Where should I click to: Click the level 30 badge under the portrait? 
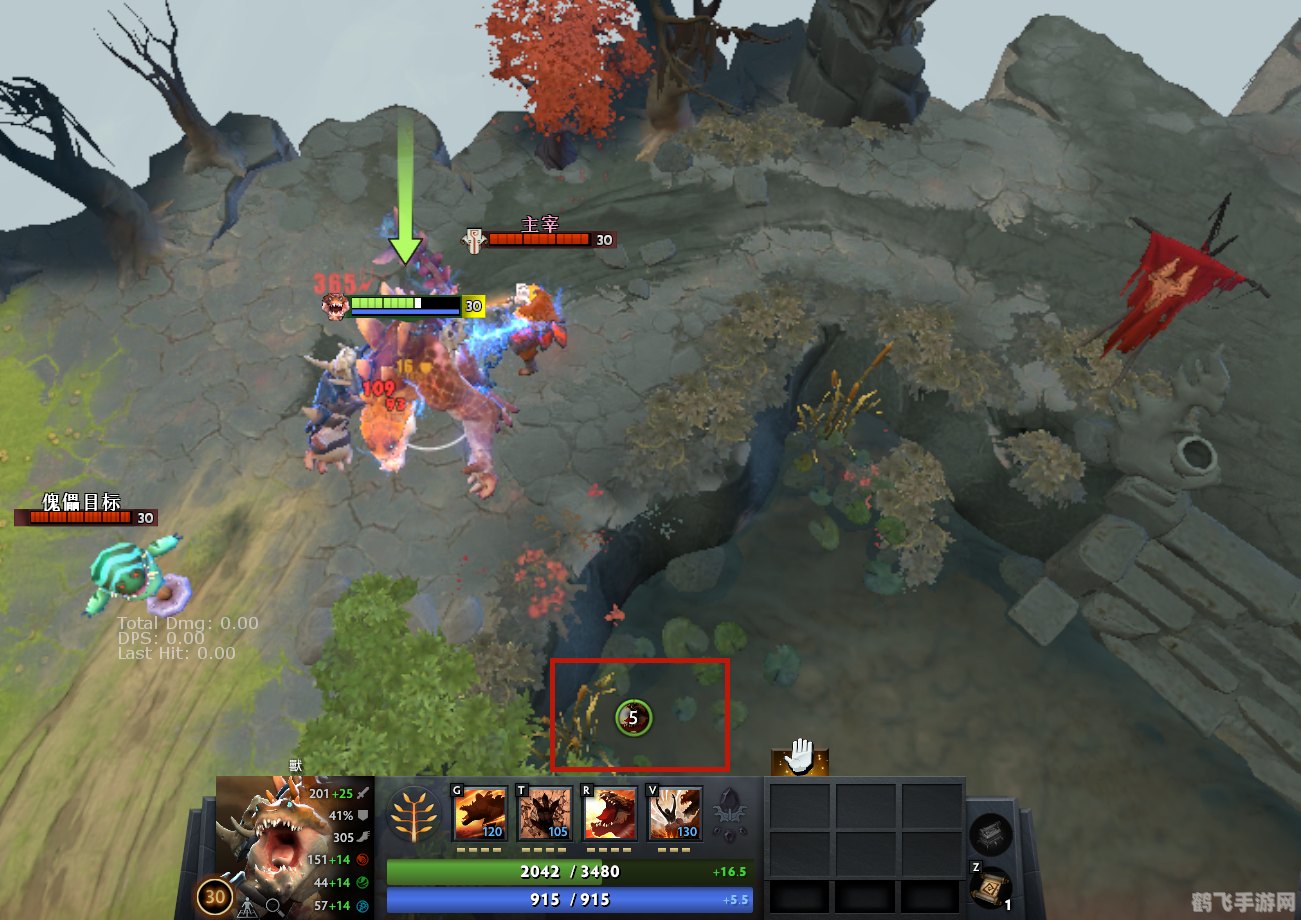216,896
